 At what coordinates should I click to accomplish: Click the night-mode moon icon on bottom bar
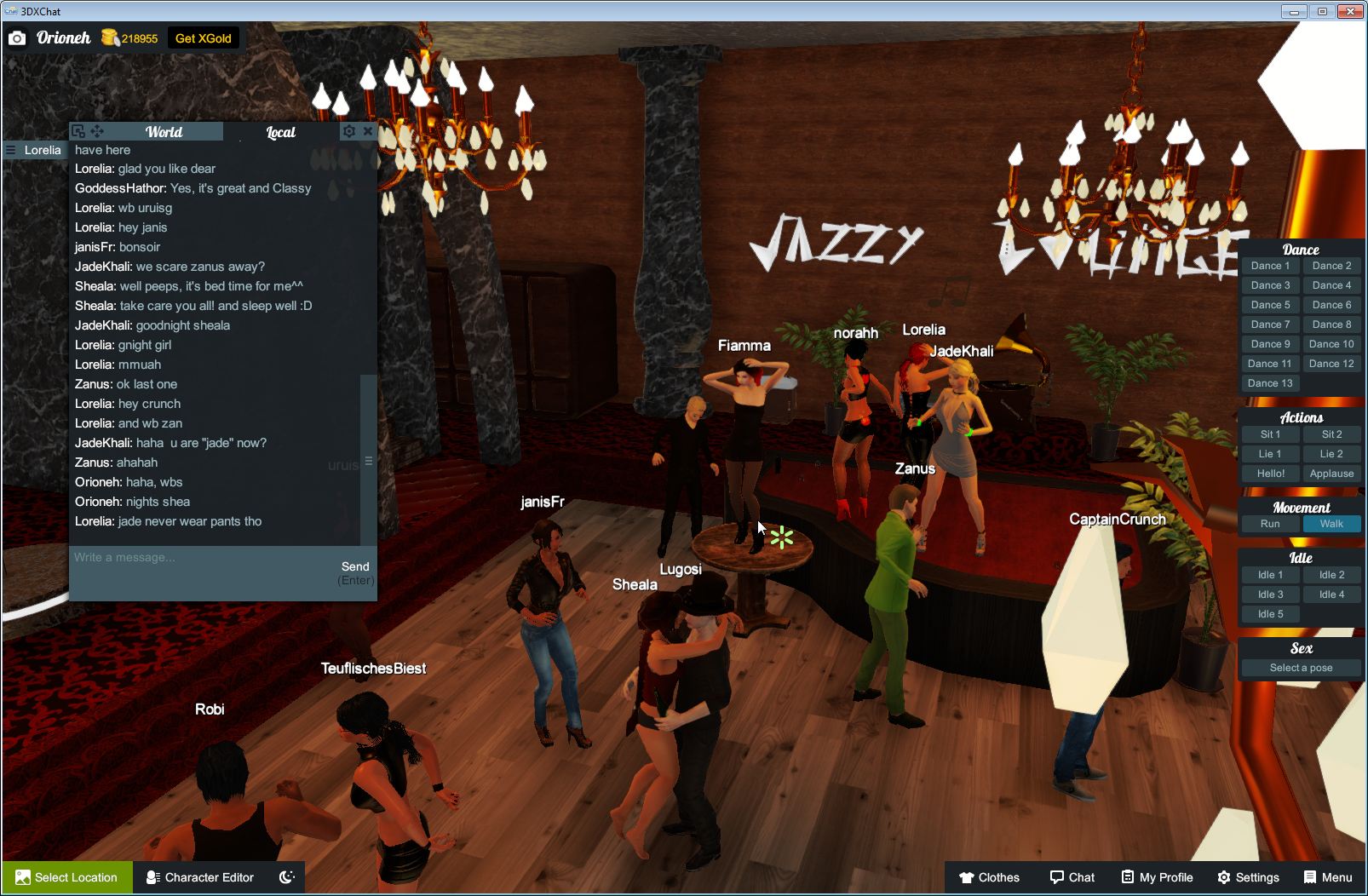point(287,877)
